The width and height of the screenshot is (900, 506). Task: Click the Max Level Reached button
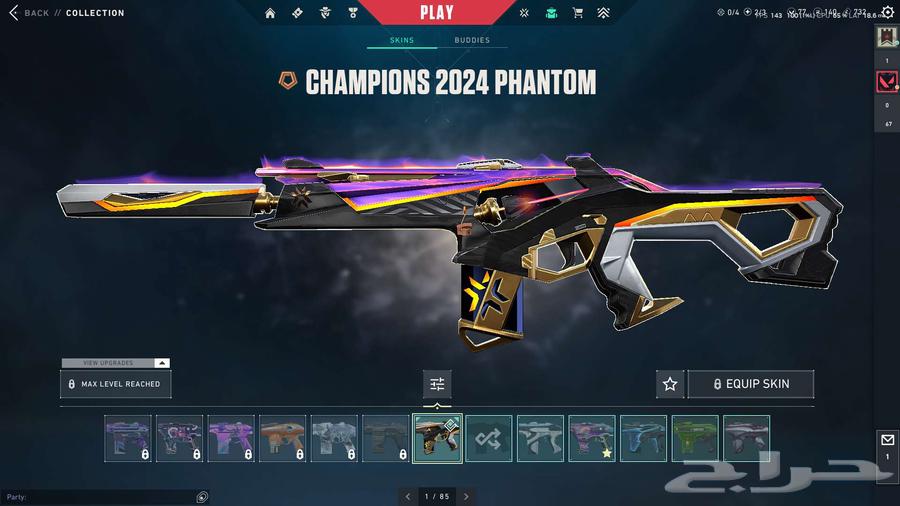coord(114,384)
